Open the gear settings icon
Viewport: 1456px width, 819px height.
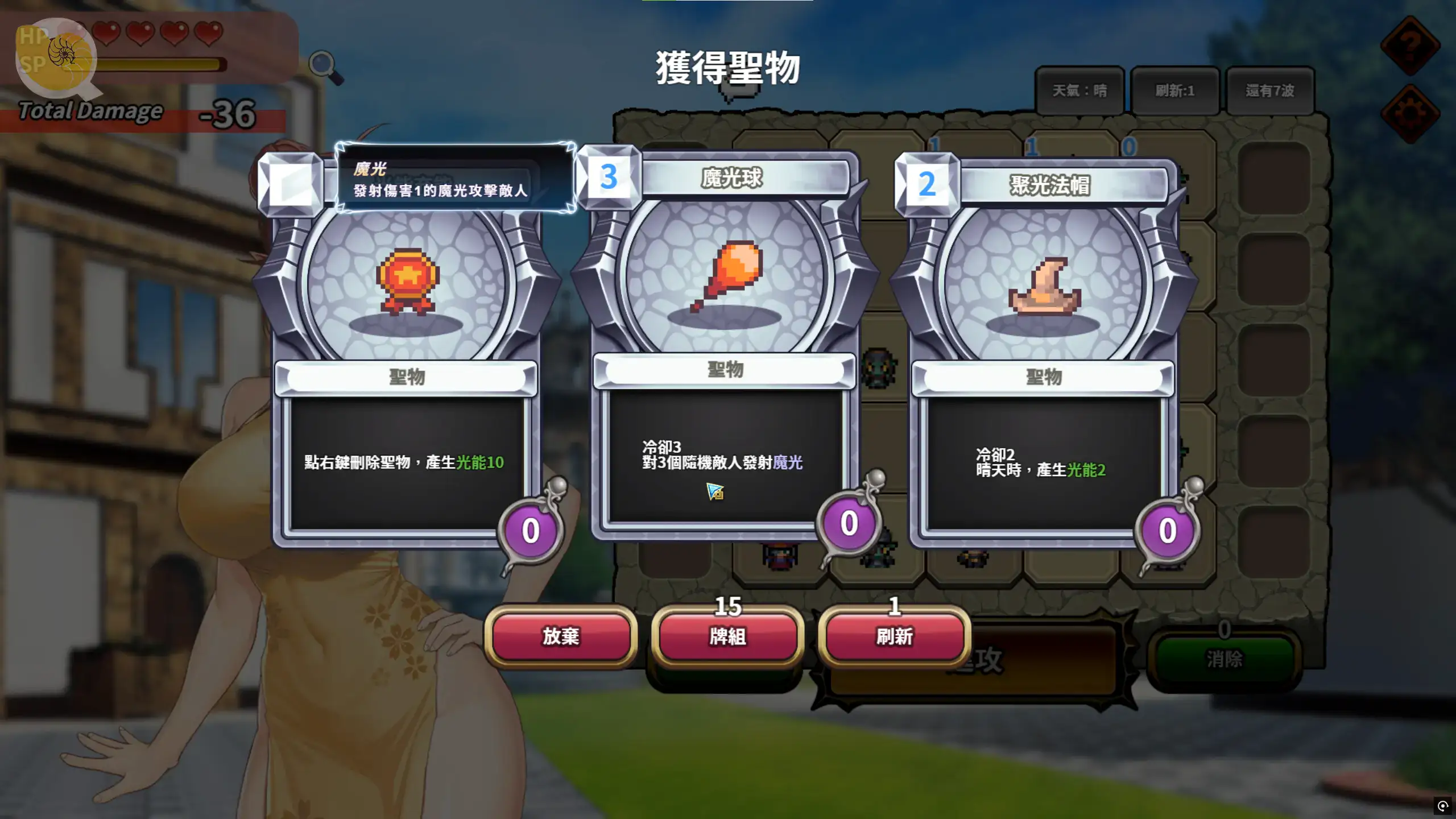1410,113
